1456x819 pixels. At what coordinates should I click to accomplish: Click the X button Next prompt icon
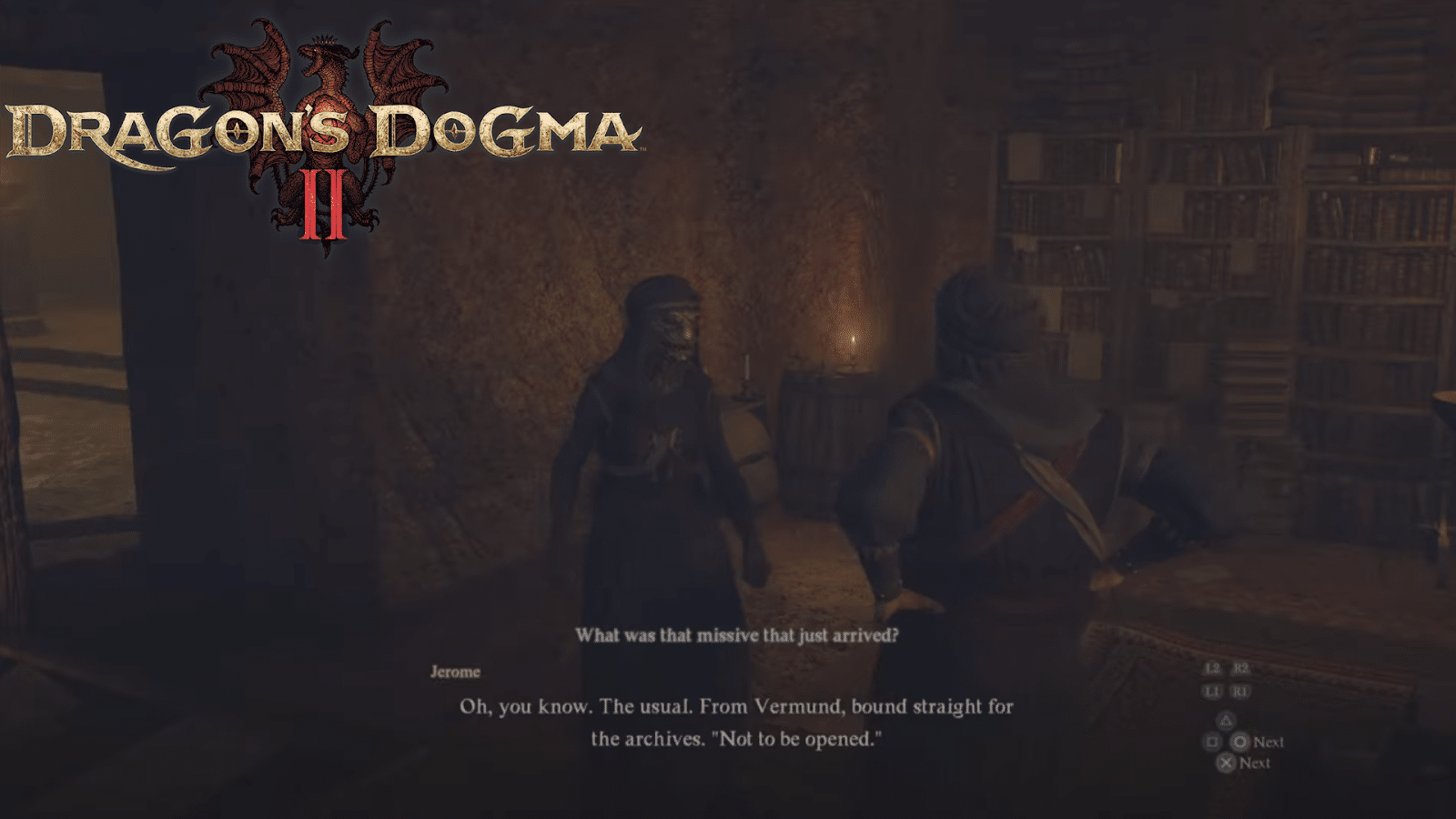click(x=1227, y=762)
